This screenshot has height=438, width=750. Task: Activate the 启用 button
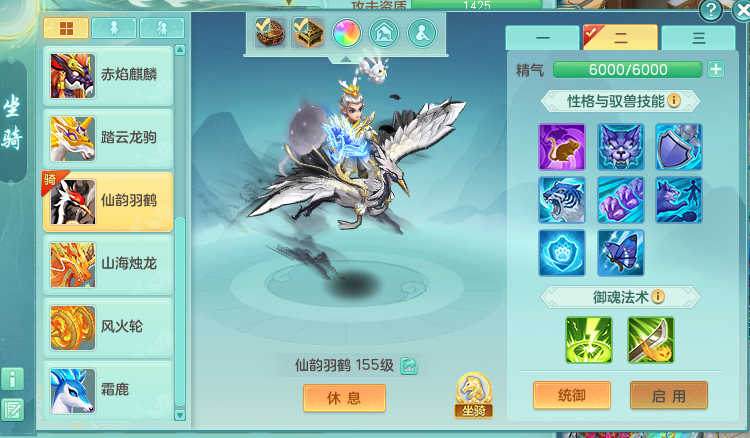(x=668, y=396)
